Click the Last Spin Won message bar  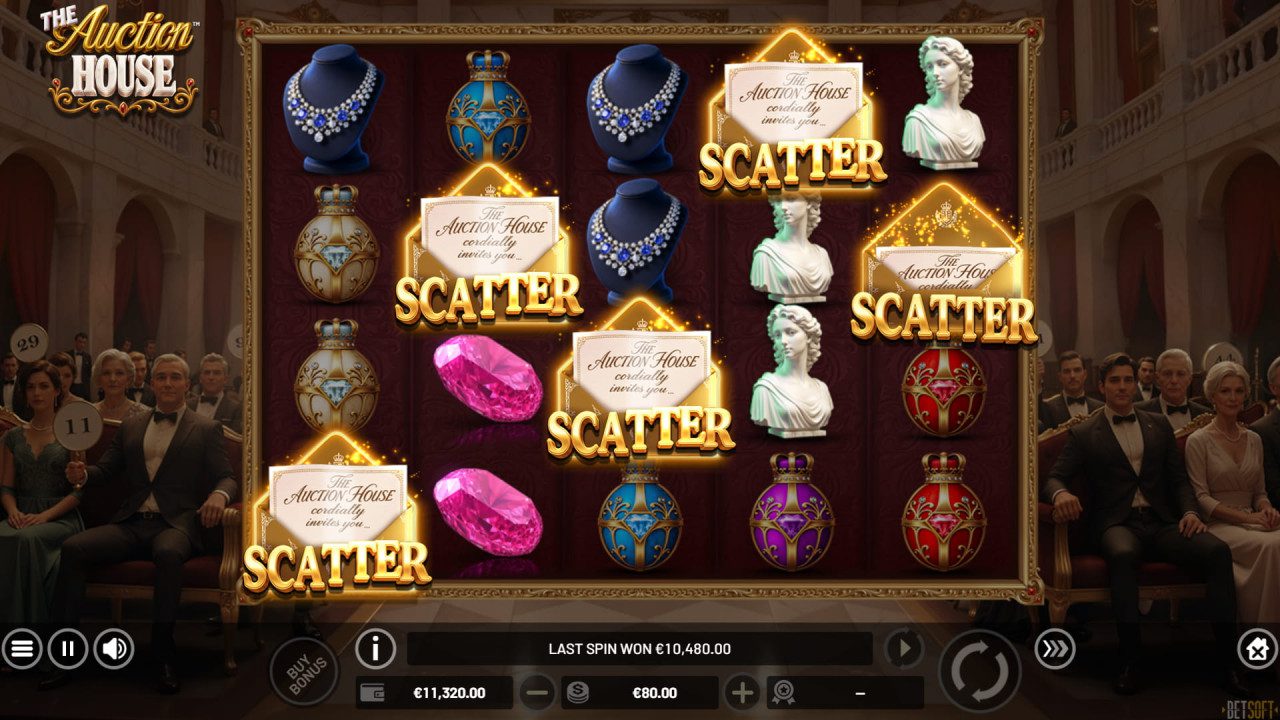[x=640, y=648]
